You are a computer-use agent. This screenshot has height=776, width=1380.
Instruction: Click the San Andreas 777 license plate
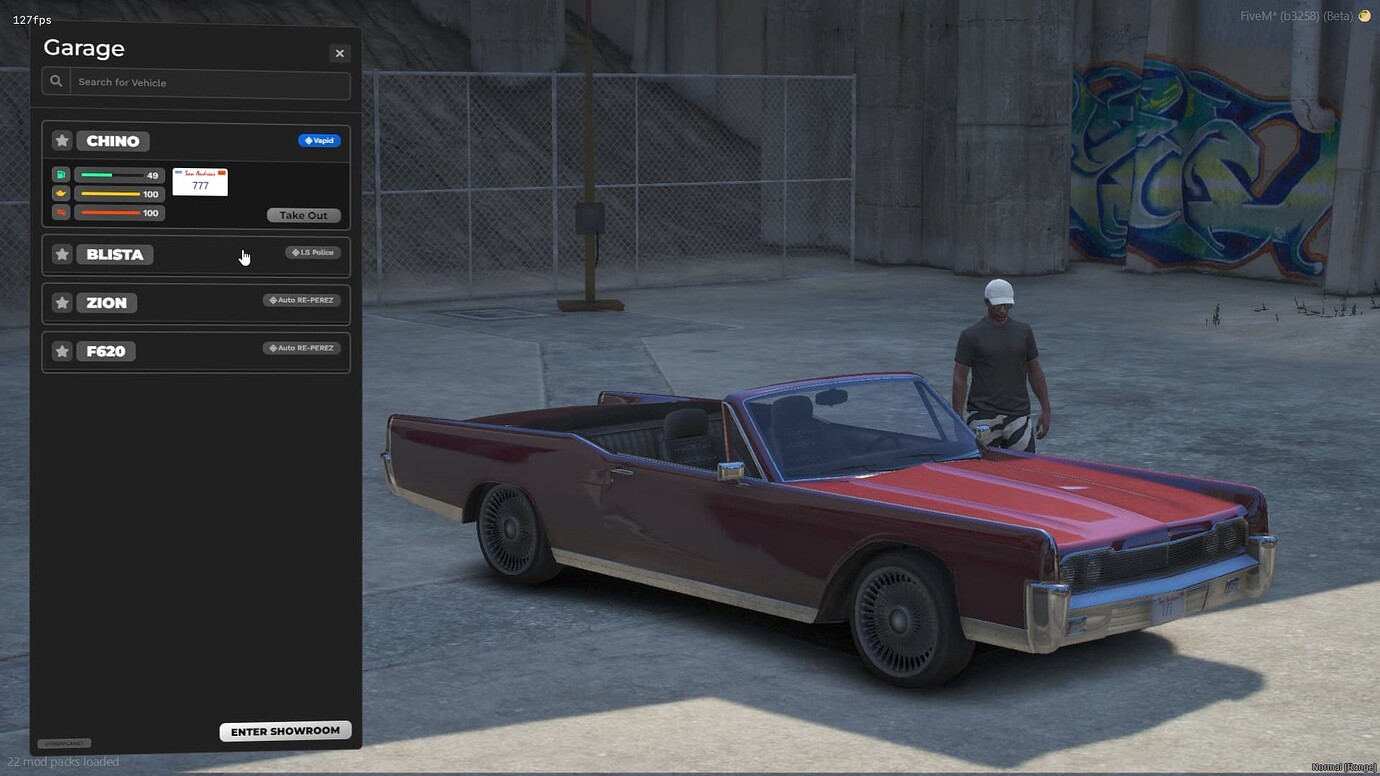tap(199, 181)
